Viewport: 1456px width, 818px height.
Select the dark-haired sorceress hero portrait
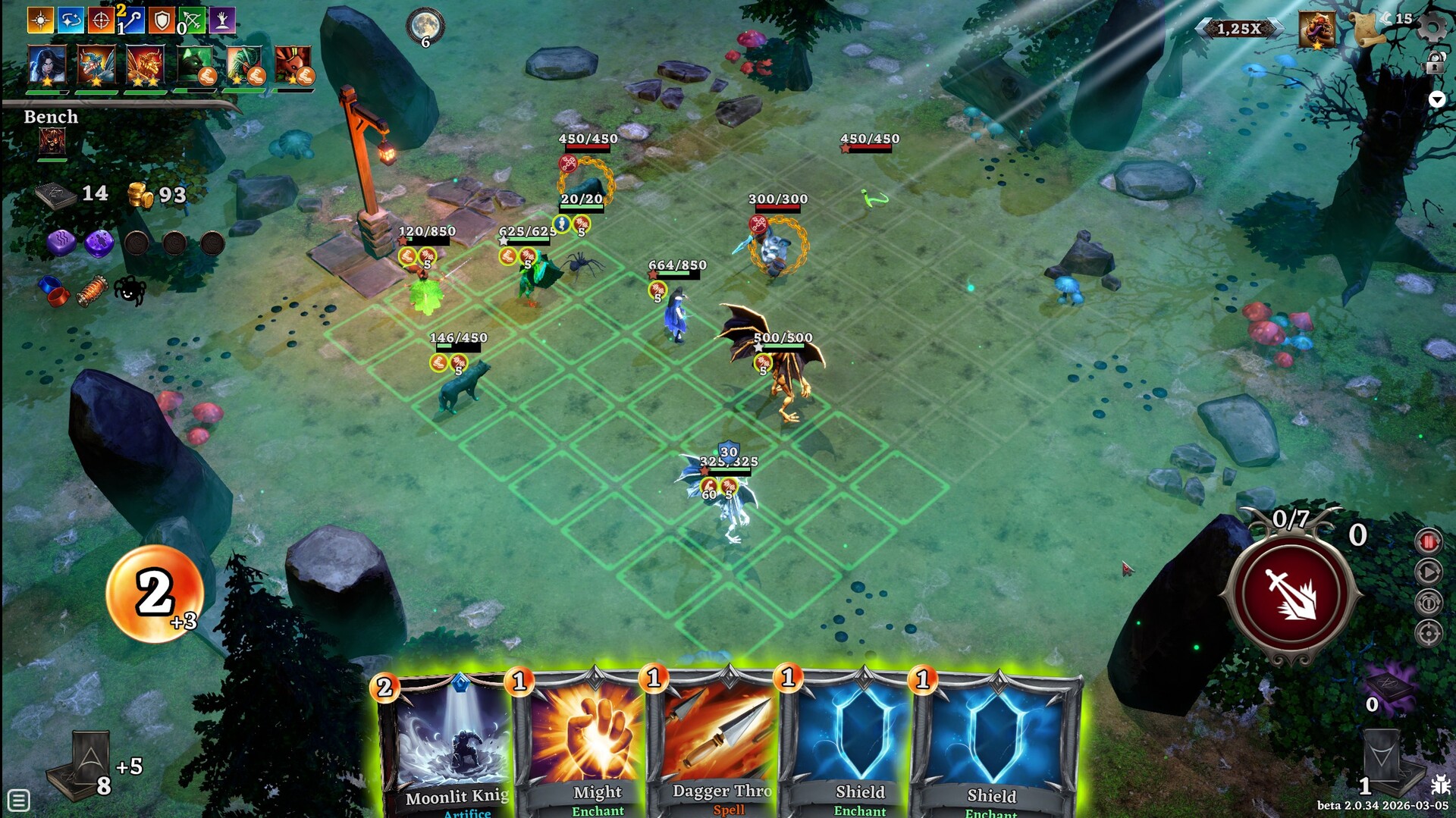click(x=47, y=65)
